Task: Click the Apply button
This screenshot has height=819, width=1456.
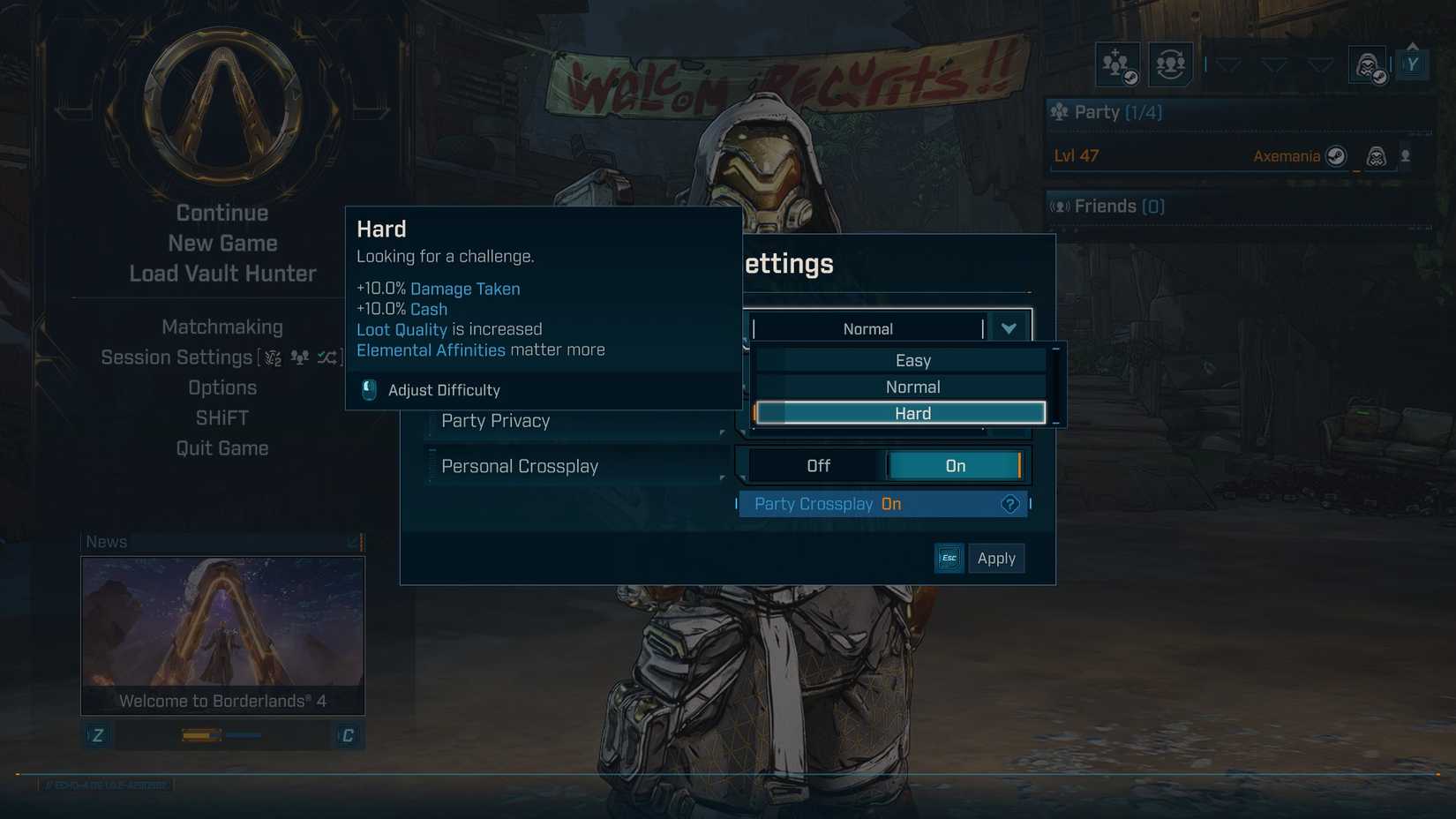Action: (996, 558)
